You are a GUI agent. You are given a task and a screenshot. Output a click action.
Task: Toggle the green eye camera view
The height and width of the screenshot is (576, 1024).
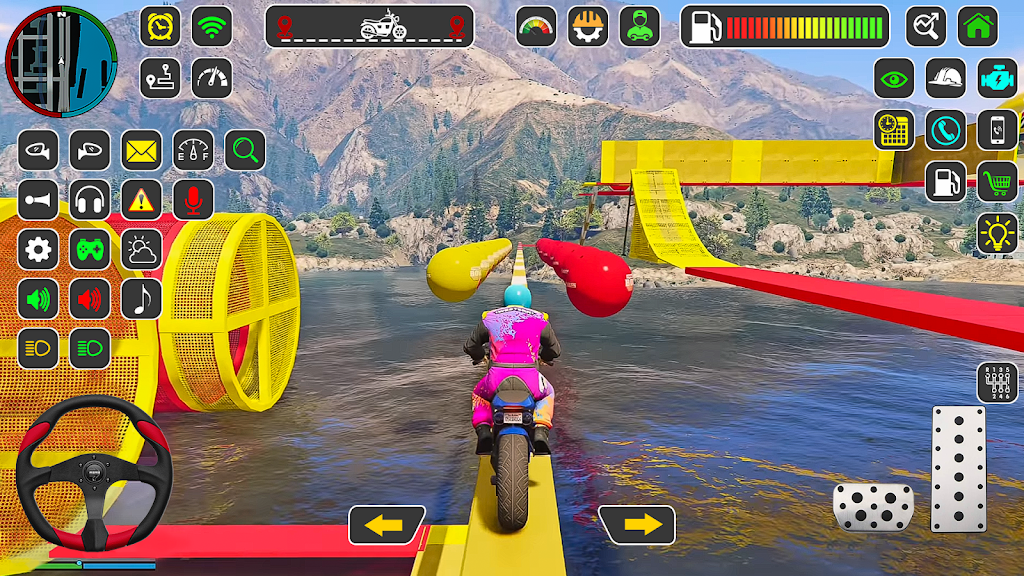click(894, 78)
